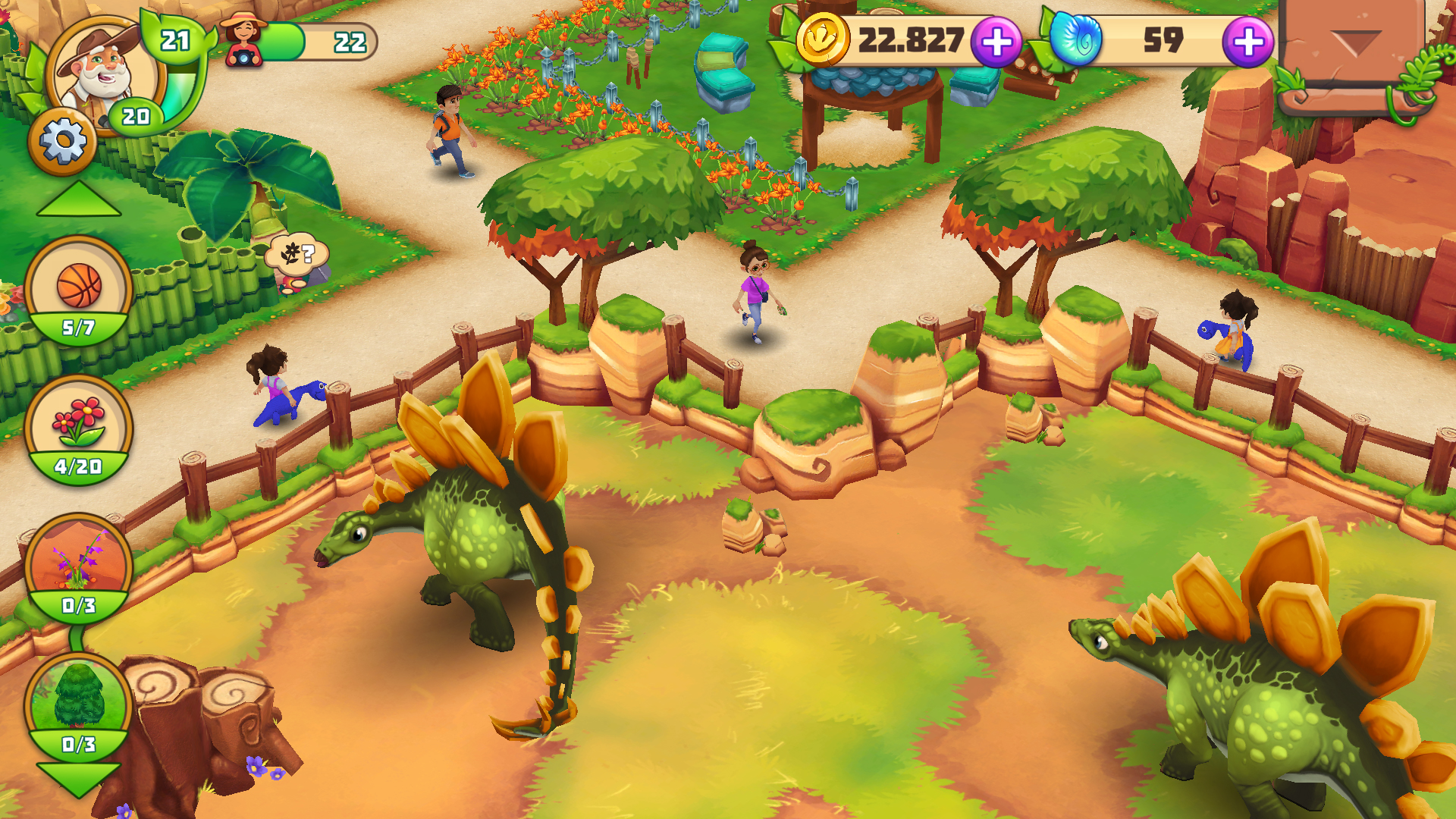
Task: Tap the plant question thought bubble near the bell
Action: coord(296,254)
